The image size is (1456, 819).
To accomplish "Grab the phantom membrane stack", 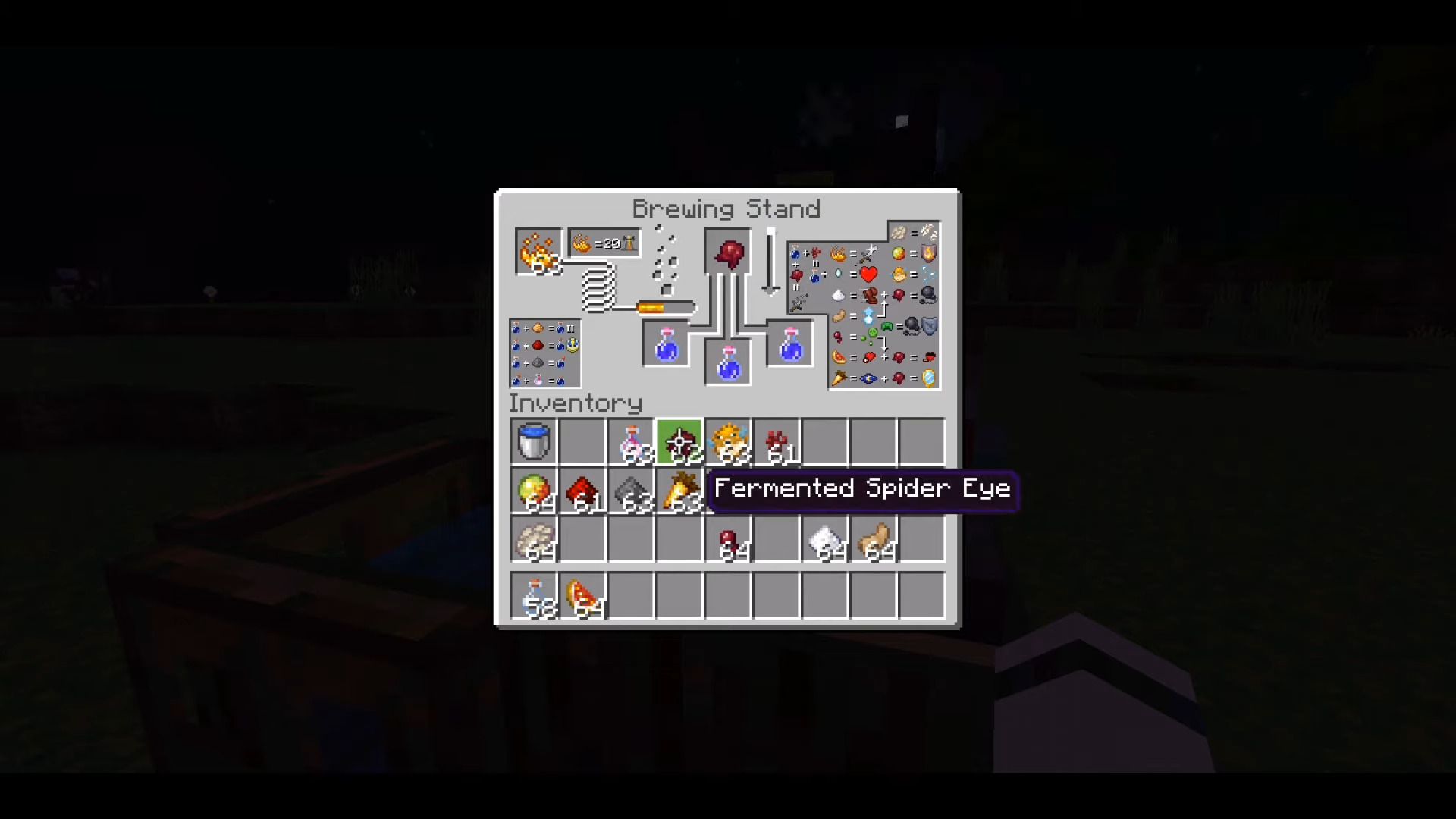I will click(535, 539).
